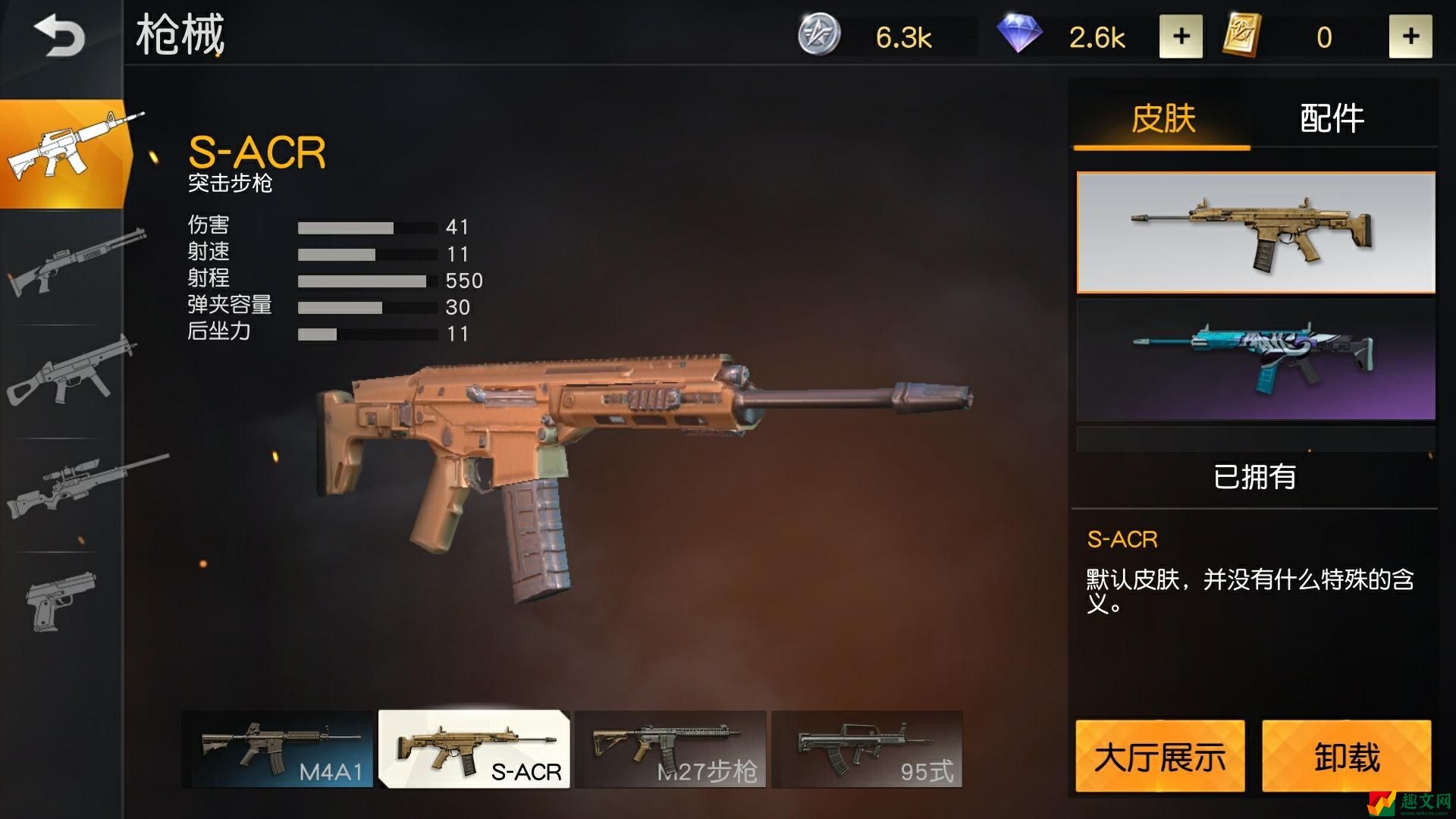The image size is (1456, 819).
Task: Unequip the weapon with 卸载 button
Action: click(1346, 756)
